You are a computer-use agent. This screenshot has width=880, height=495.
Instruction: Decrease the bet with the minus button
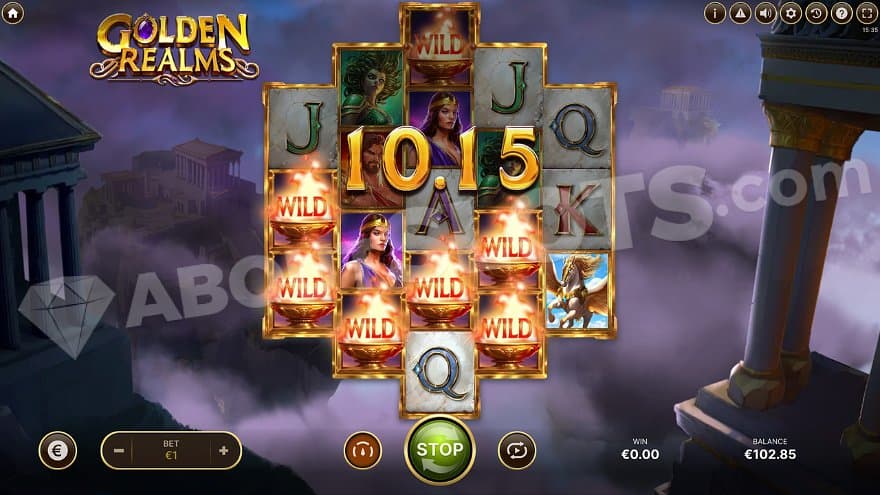tap(119, 450)
